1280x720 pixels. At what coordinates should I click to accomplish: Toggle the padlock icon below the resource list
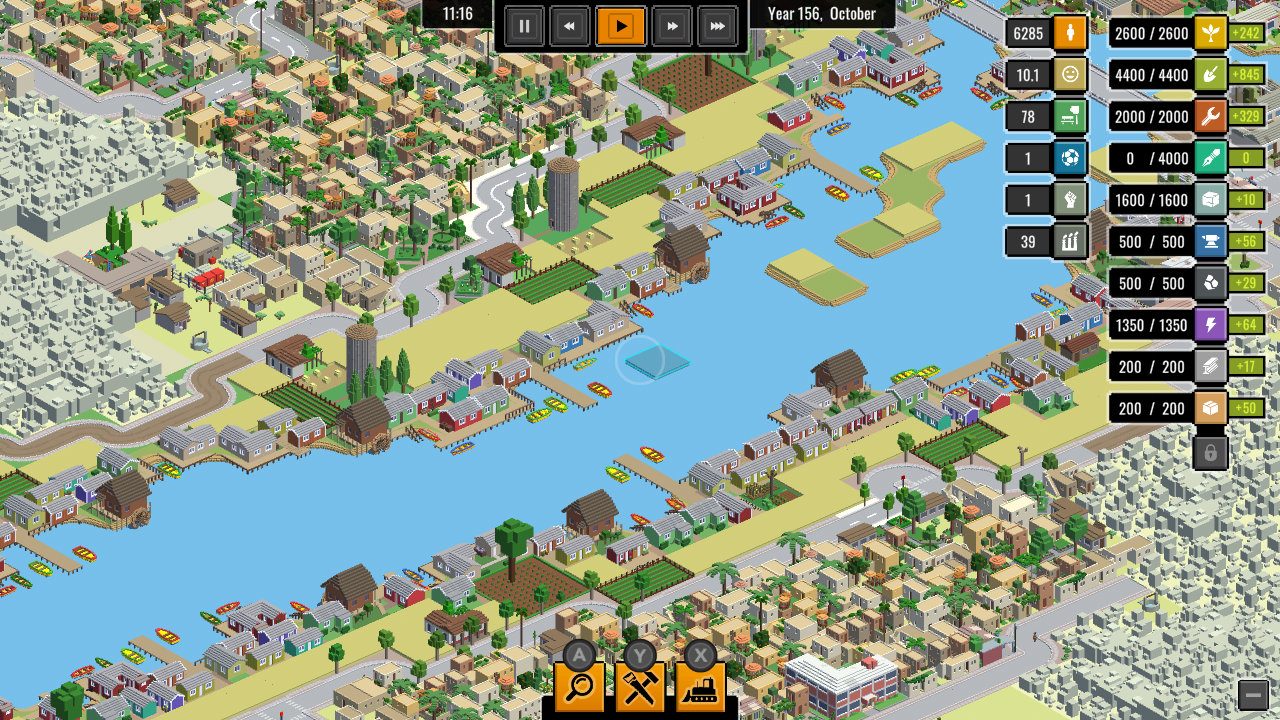tap(1210, 452)
